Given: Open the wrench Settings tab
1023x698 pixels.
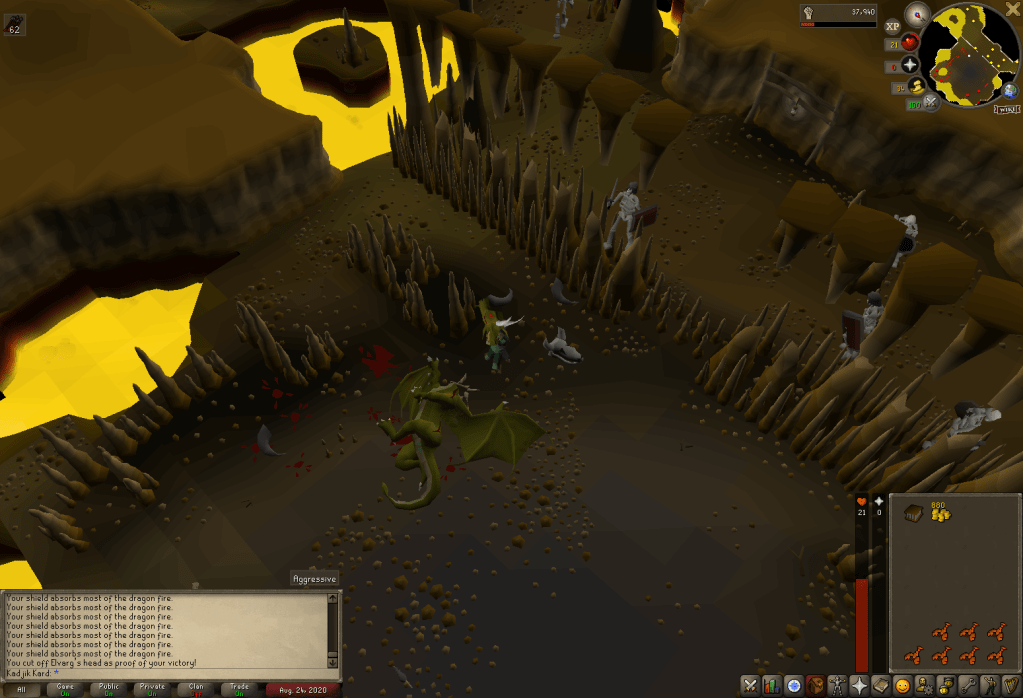Looking at the screenshot, I should pyautogui.click(x=969, y=685).
